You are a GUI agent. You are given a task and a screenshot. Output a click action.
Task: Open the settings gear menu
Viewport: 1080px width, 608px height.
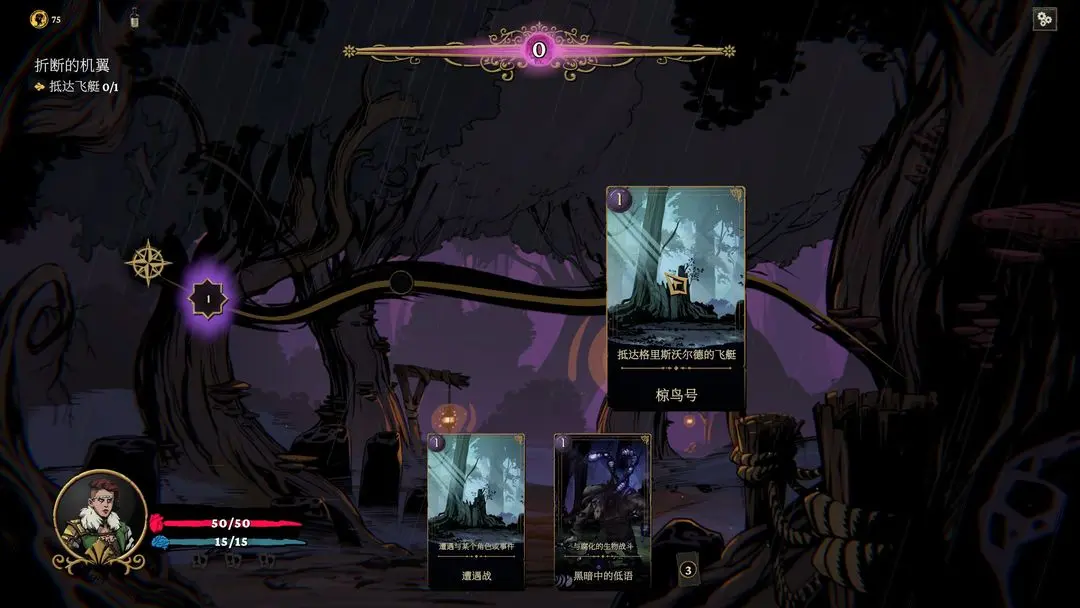click(x=1044, y=19)
